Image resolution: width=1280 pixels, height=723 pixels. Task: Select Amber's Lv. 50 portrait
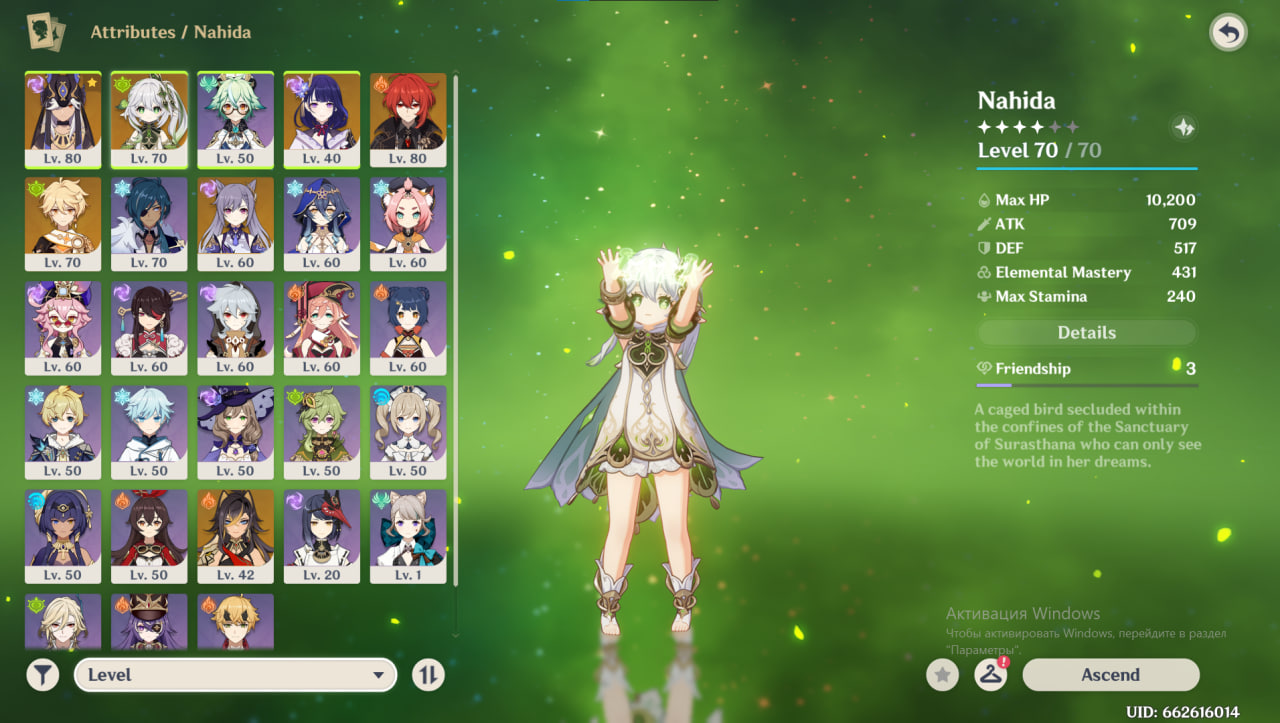tap(149, 536)
